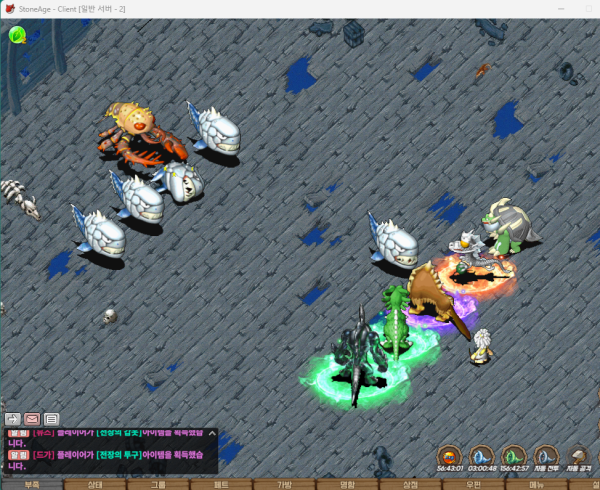This screenshot has width=600, height=490.
Task: Toggle the 자동 전투 (auto battle) icon
Action: coord(546,455)
